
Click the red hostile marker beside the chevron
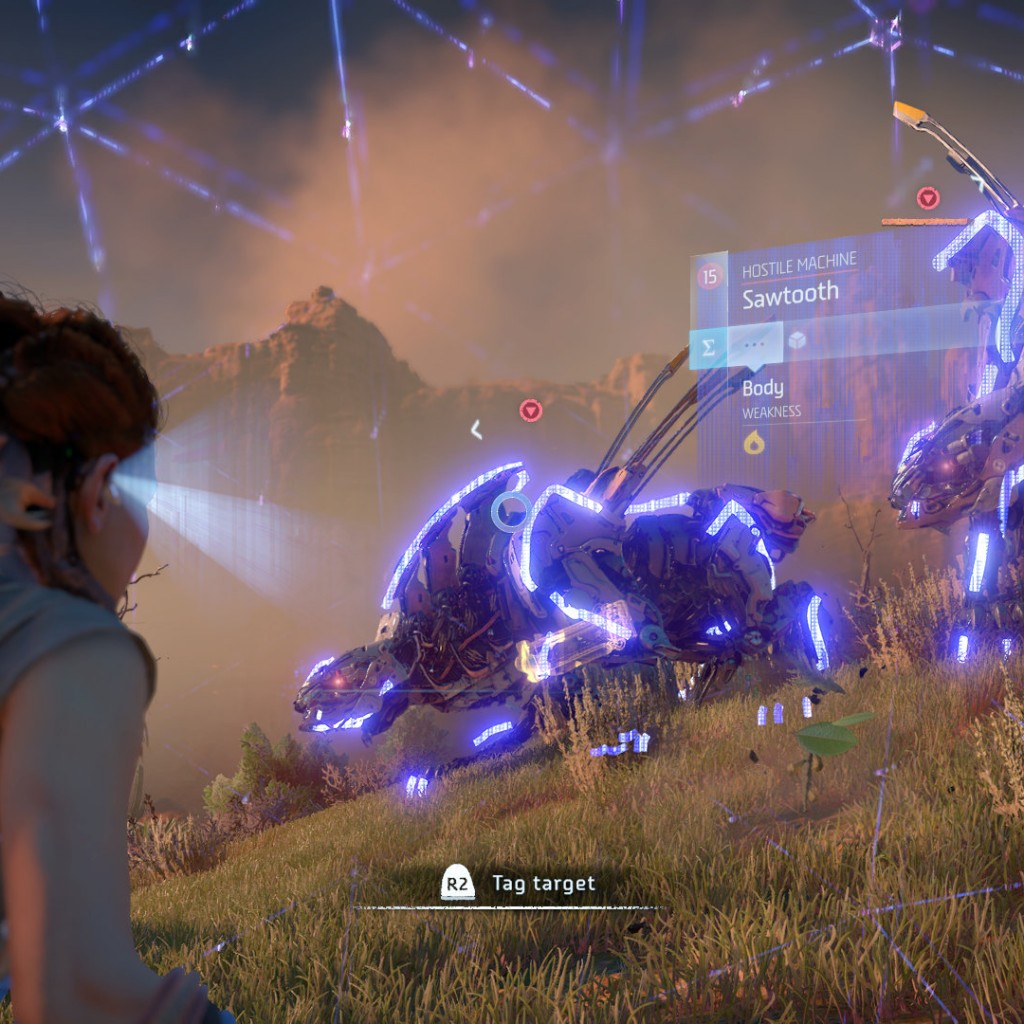click(531, 410)
